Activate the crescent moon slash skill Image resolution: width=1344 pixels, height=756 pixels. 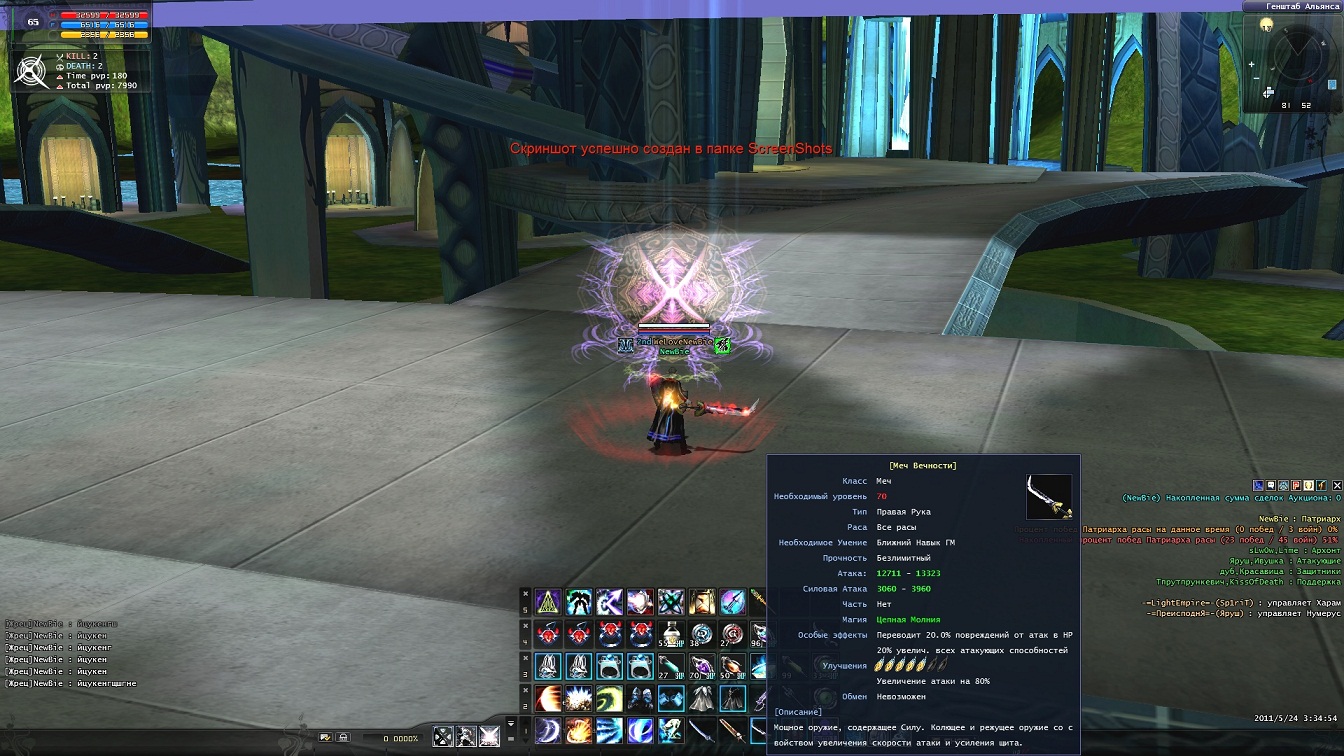(x=546, y=730)
